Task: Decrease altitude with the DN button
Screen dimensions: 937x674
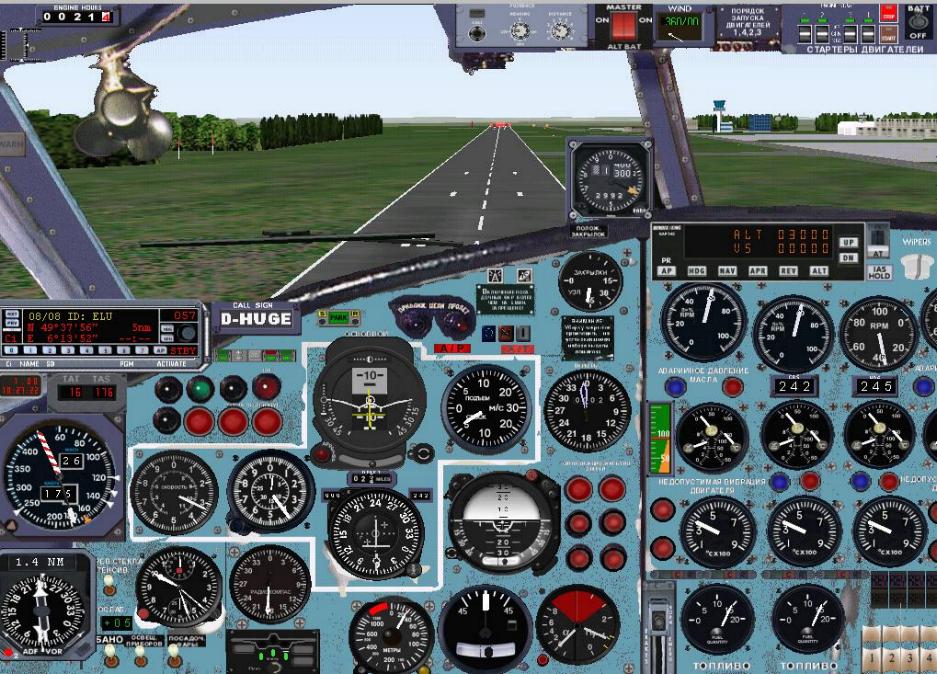Action: 849,258
